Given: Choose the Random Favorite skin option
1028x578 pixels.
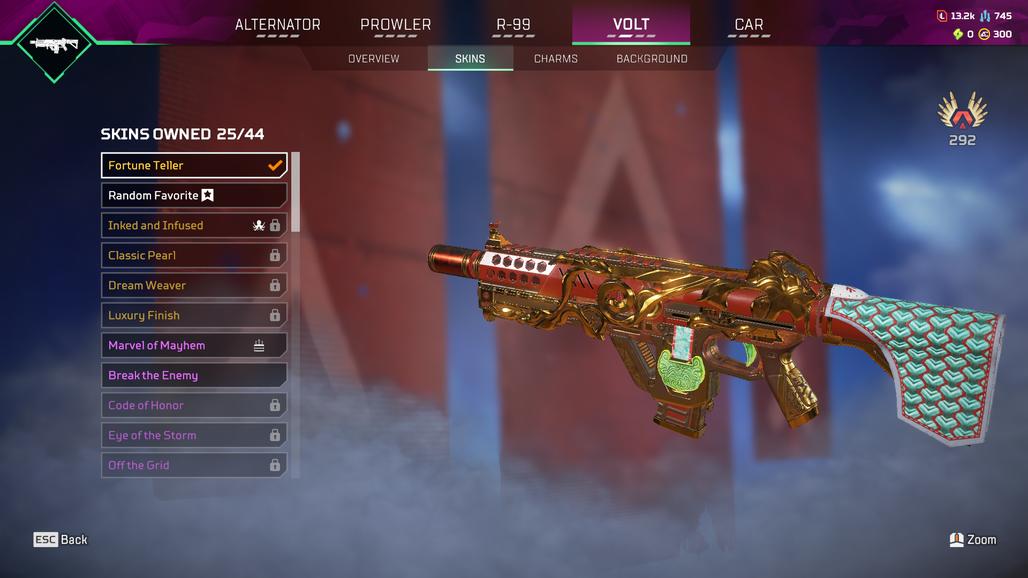Looking at the screenshot, I should 194,195.
